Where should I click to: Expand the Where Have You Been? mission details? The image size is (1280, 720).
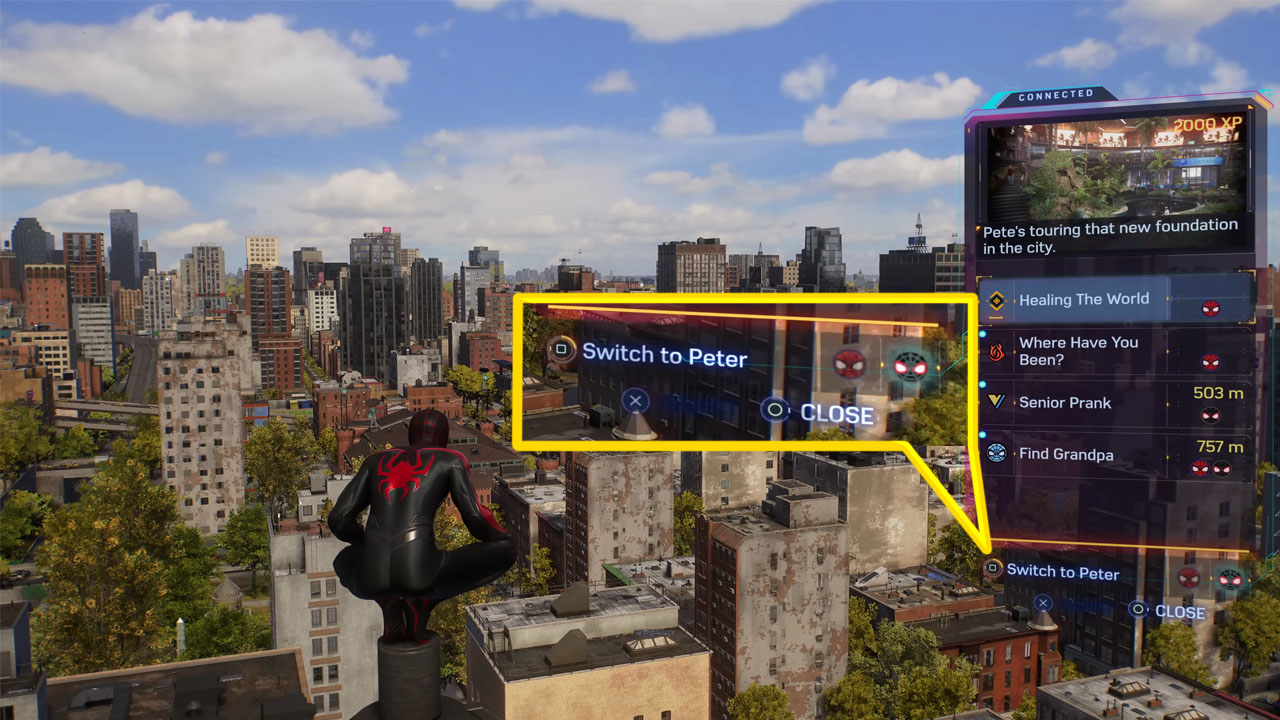click(1080, 350)
